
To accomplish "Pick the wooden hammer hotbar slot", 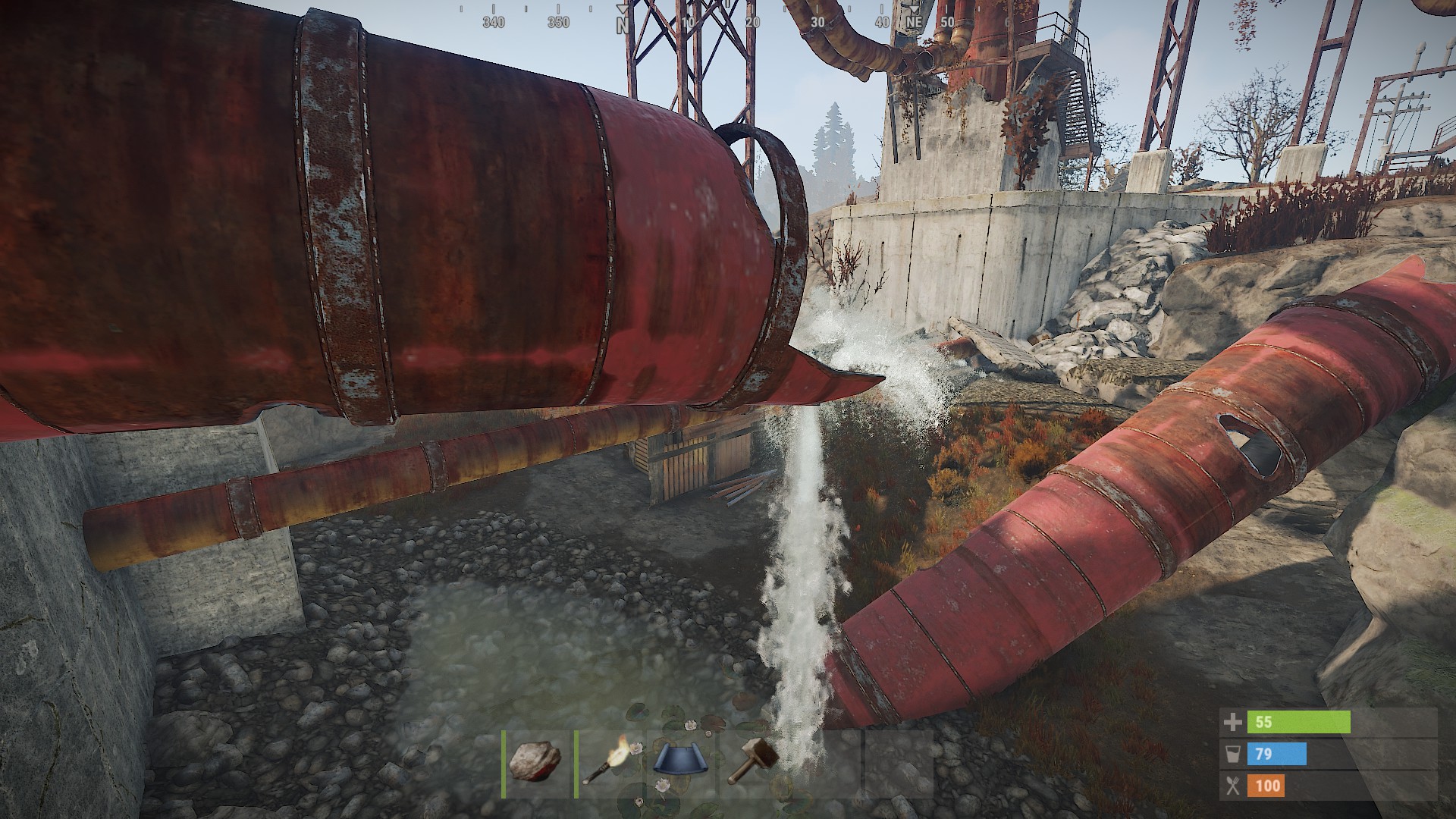I will click(753, 762).
